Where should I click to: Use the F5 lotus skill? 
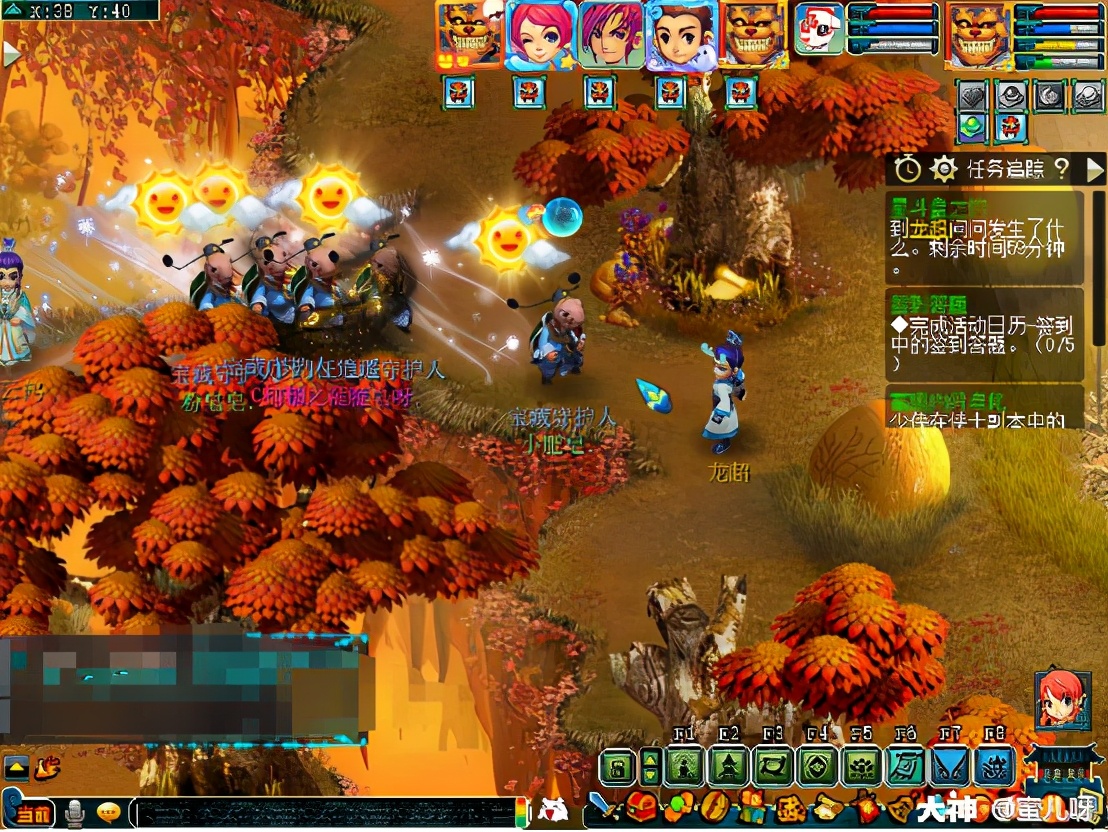point(860,767)
